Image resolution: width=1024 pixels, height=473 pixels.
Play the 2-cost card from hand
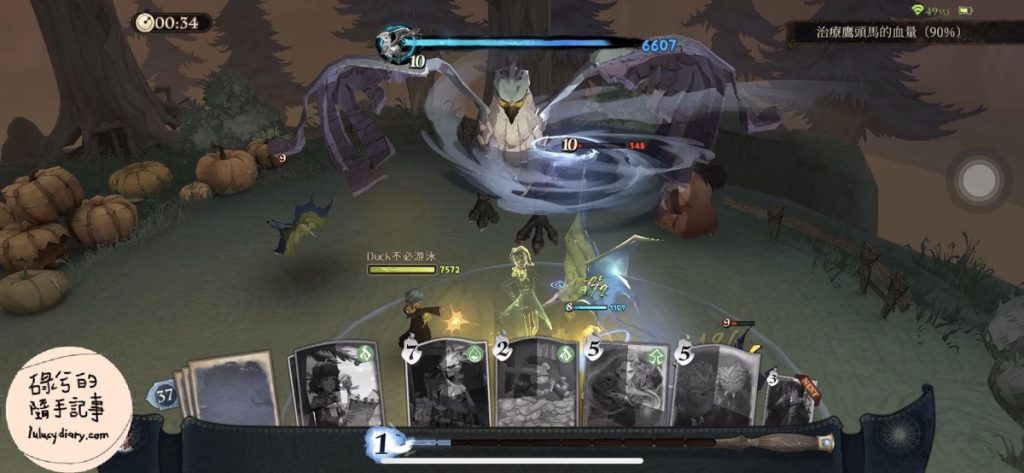click(x=536, y=384)
